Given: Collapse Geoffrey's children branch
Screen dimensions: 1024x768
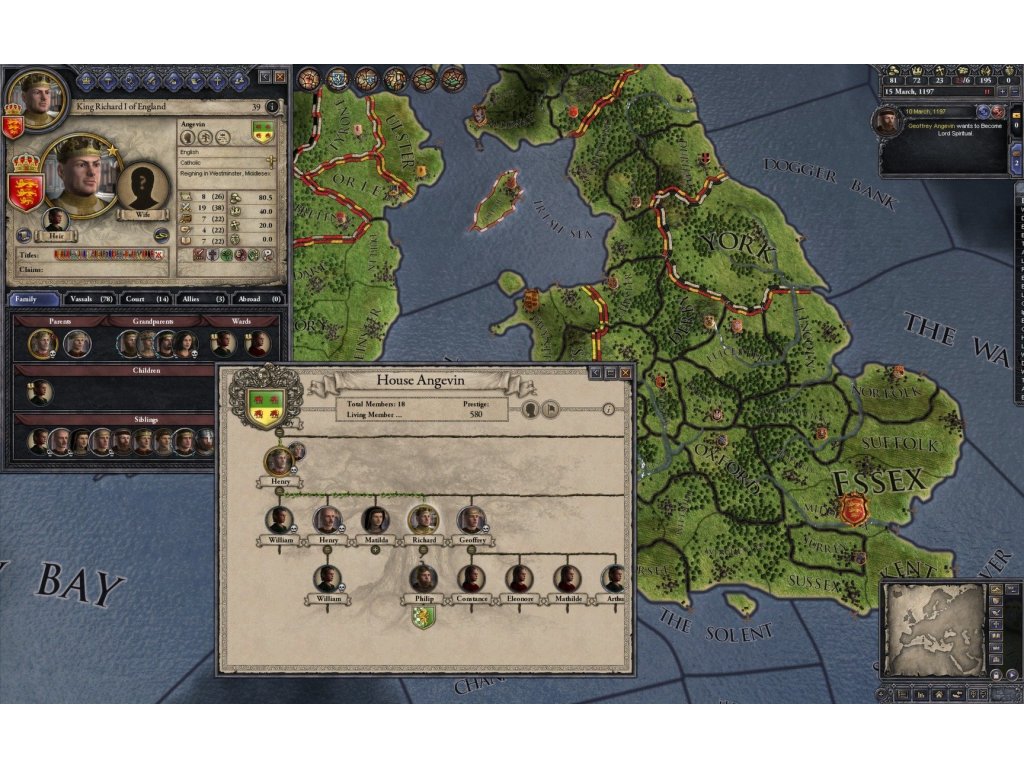Looking at the screenshot, I should pos(471,550).
